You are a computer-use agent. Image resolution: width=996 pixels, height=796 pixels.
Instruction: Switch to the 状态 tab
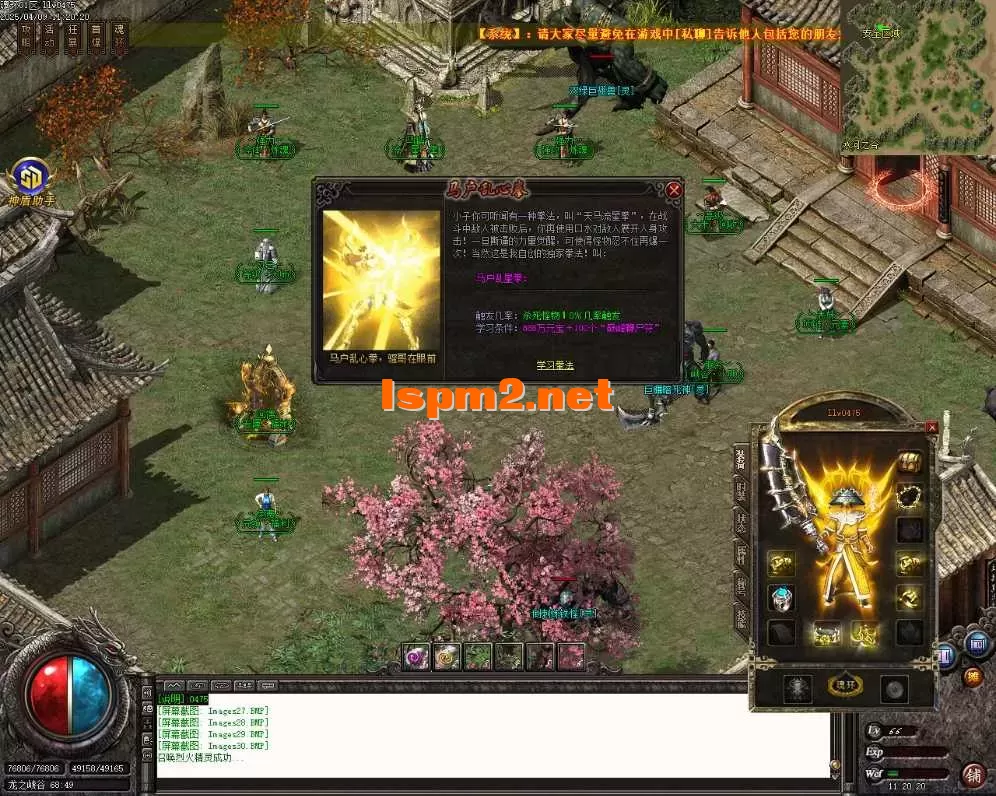pos(741,522)
